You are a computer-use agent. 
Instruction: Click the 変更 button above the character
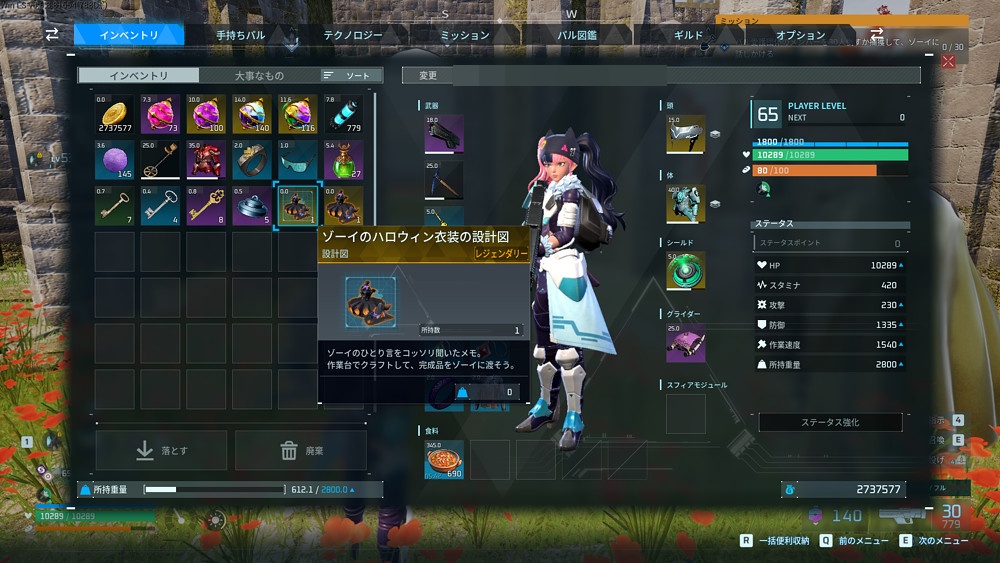428,75
